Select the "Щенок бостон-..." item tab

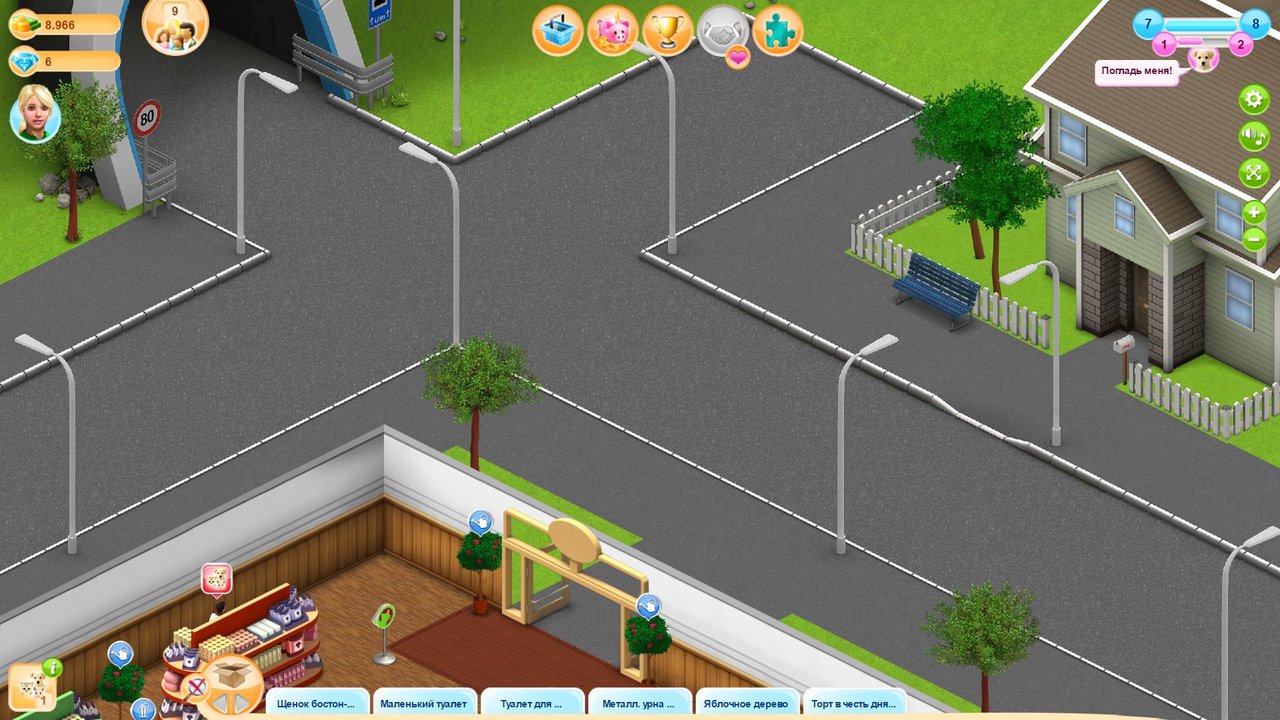click(316, 704)
